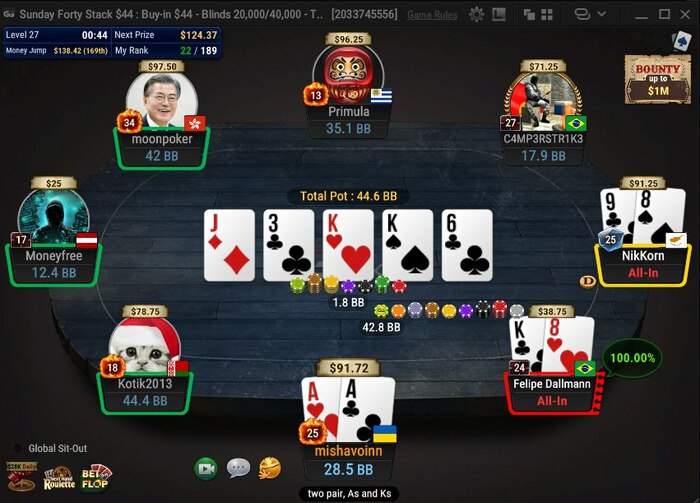Open table settings with the gear icon
Image resolution: width=700 pixels, height=503 pixels.
point(476,14)
